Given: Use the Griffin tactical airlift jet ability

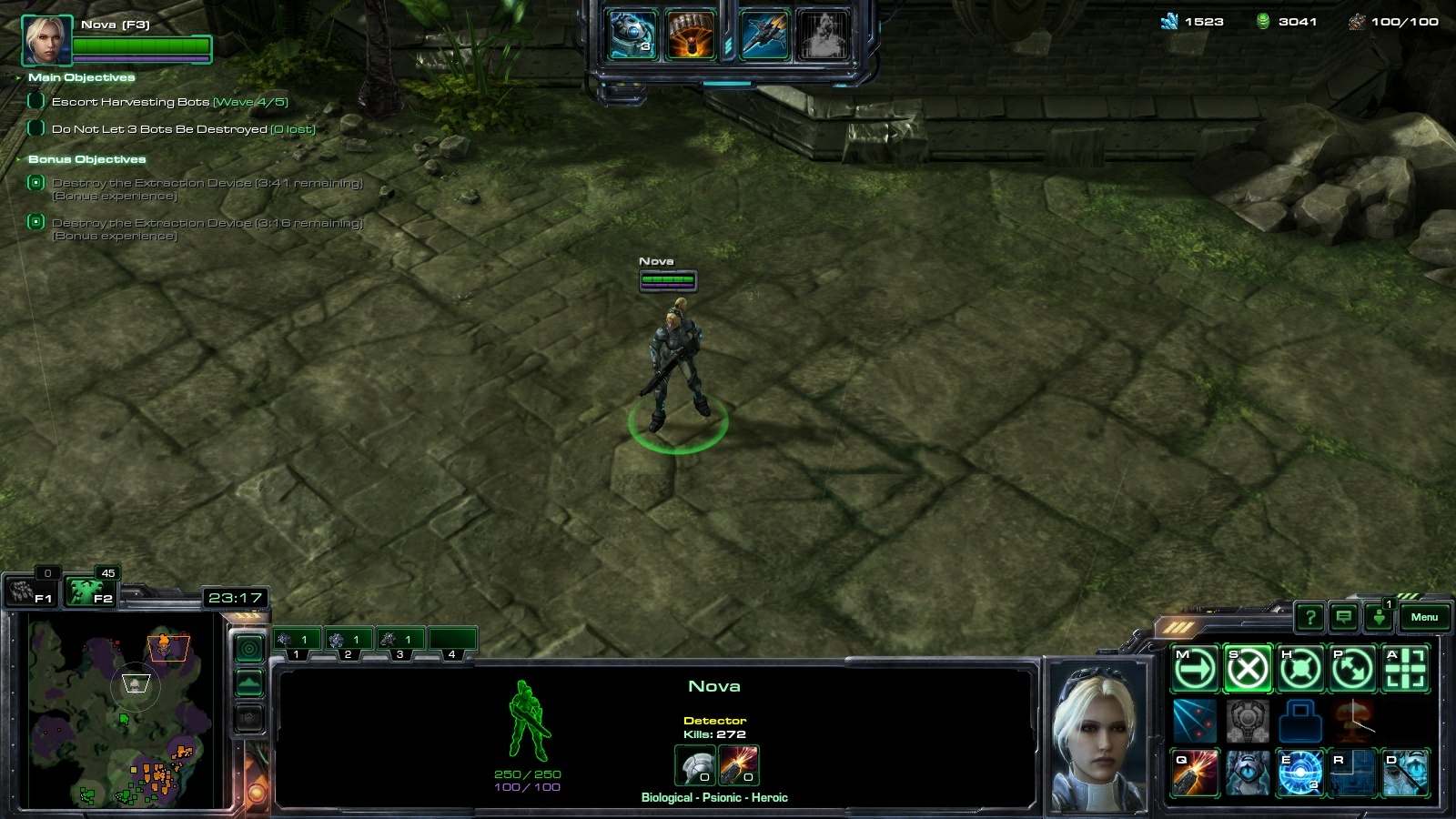Looking at the screenshot, I should (x=764, y=35).
